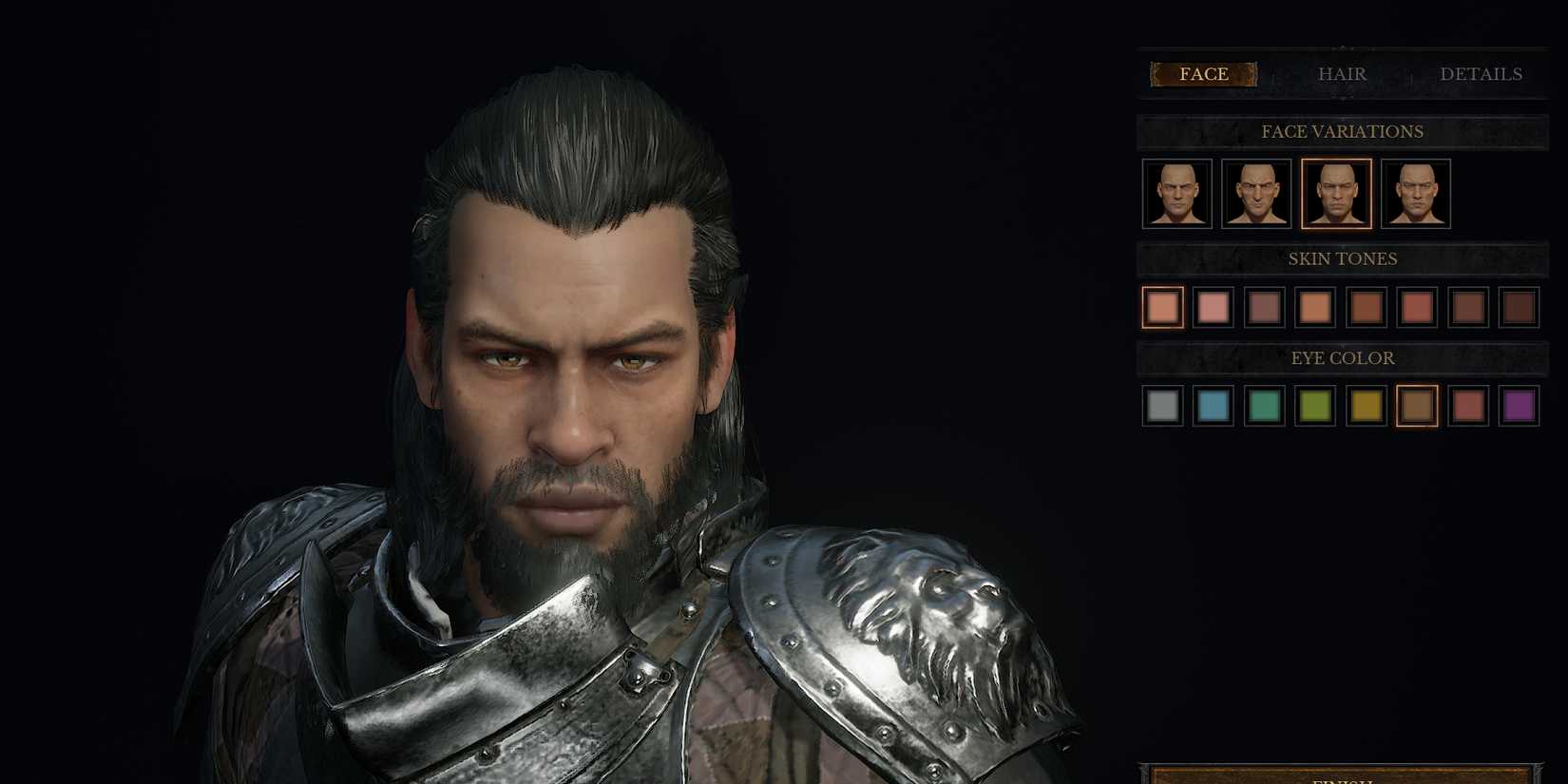The height and width of the screenshot is (784, 1568).
Task: Choose the third mauve skin tone
Action: (1264, 307)
